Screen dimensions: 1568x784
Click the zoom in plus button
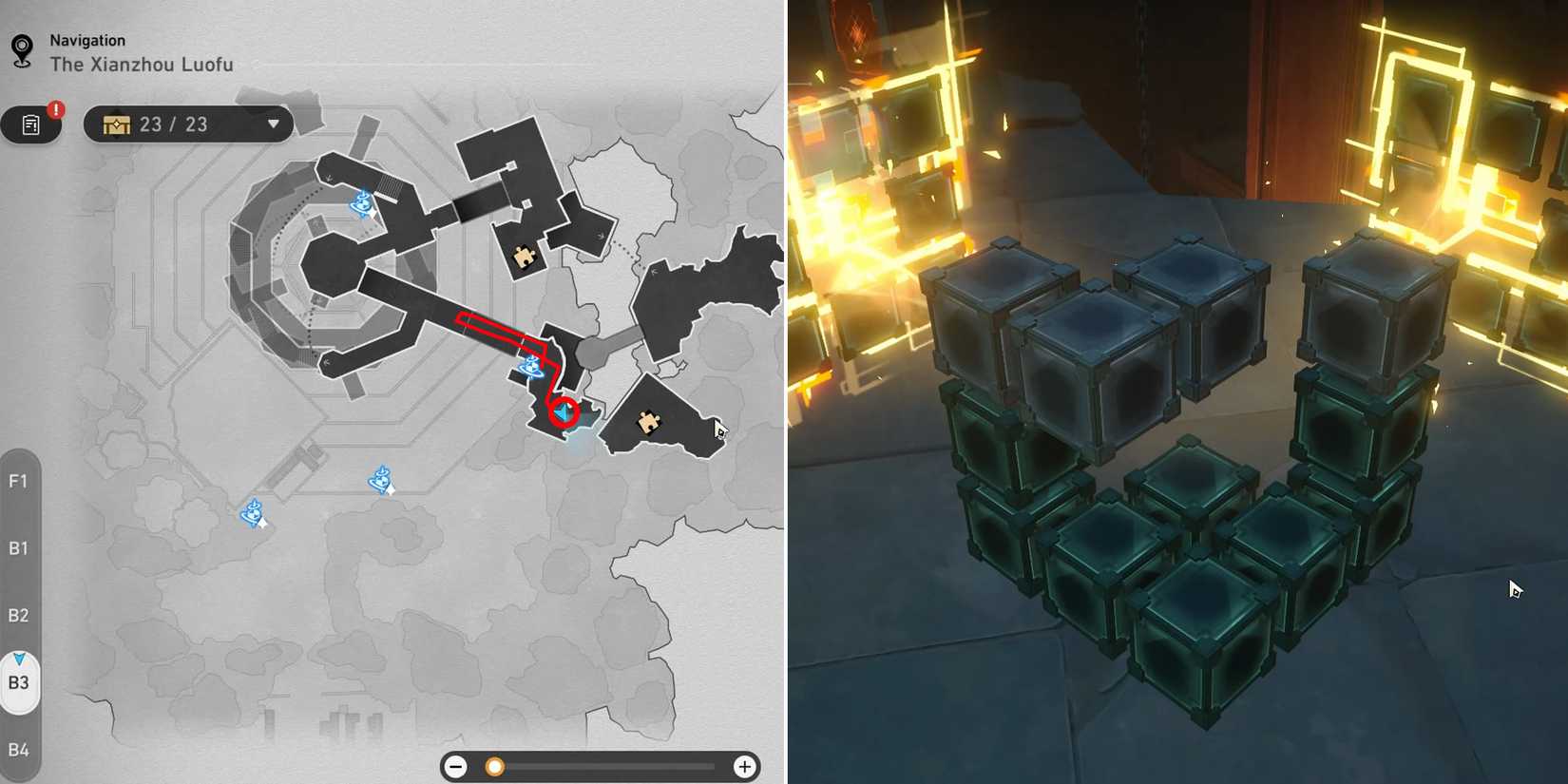746,766
